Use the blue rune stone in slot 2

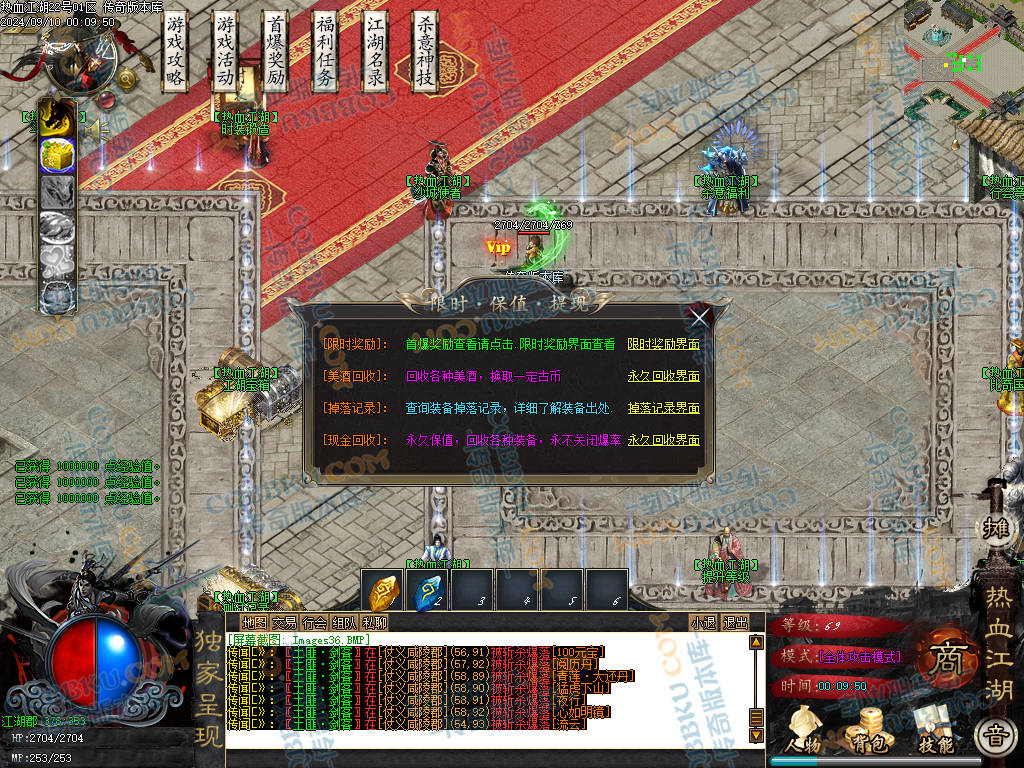428,593
